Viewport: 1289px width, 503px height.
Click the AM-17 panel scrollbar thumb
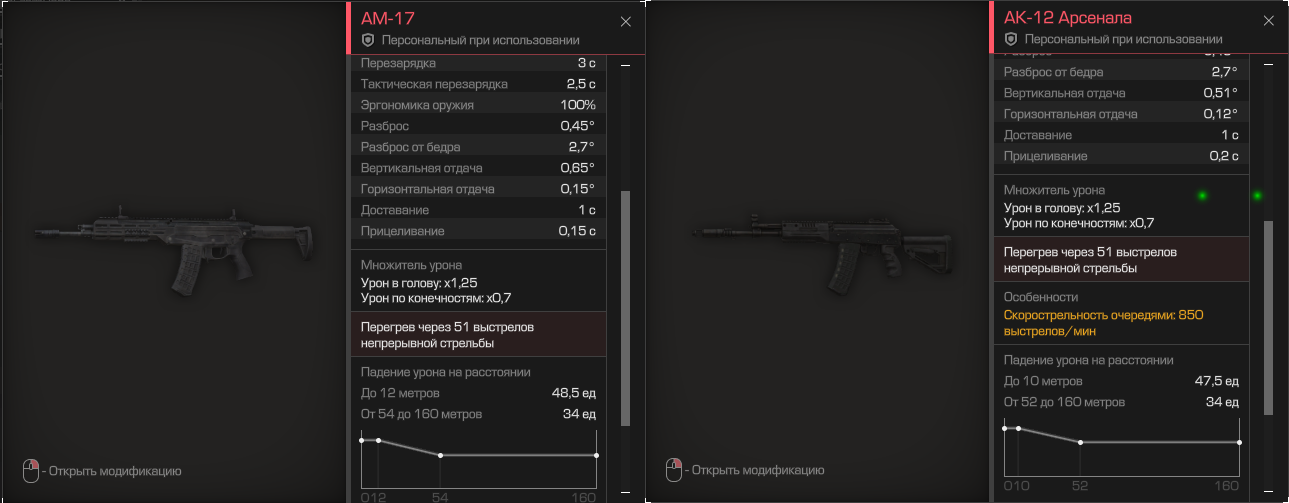626,308
